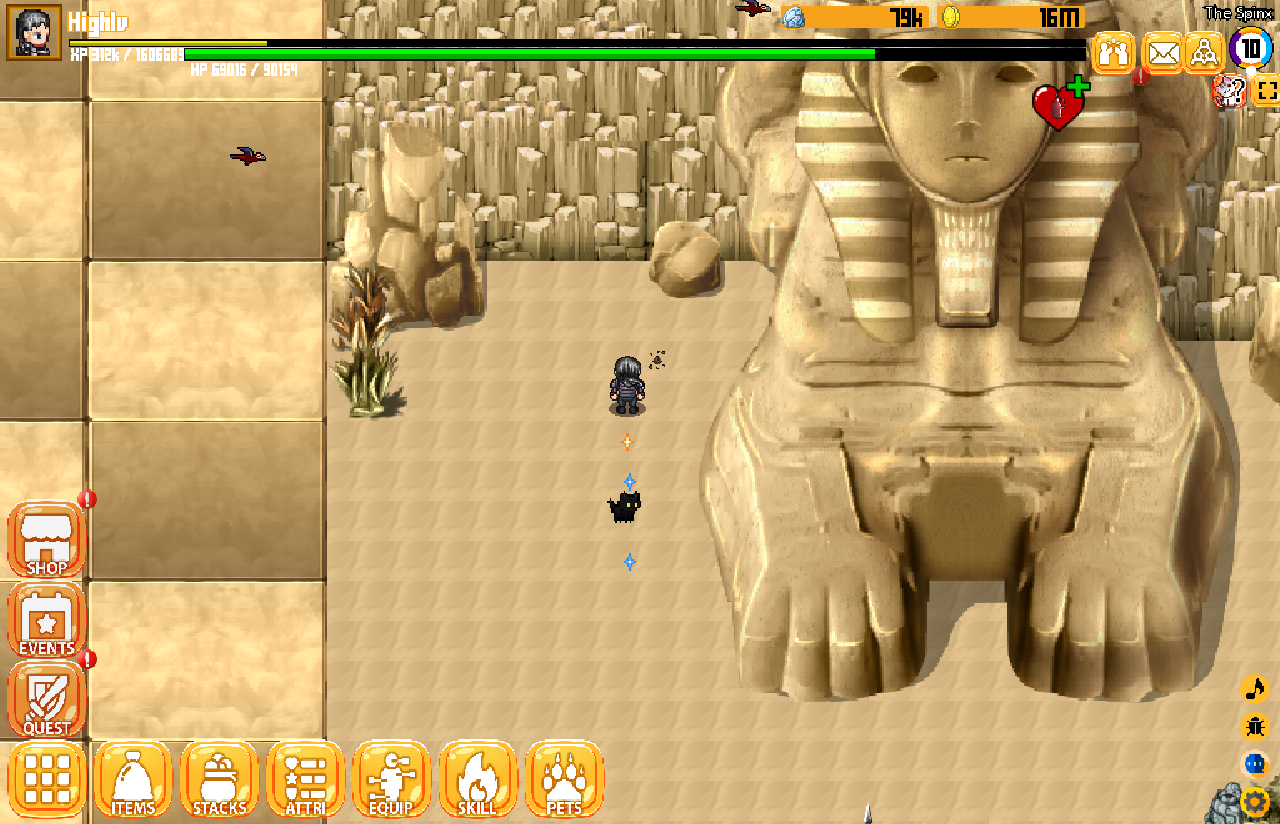Toggle the nine-square grid menu button
Viewport: 1280px width, 824px height.
pos(47,779)
